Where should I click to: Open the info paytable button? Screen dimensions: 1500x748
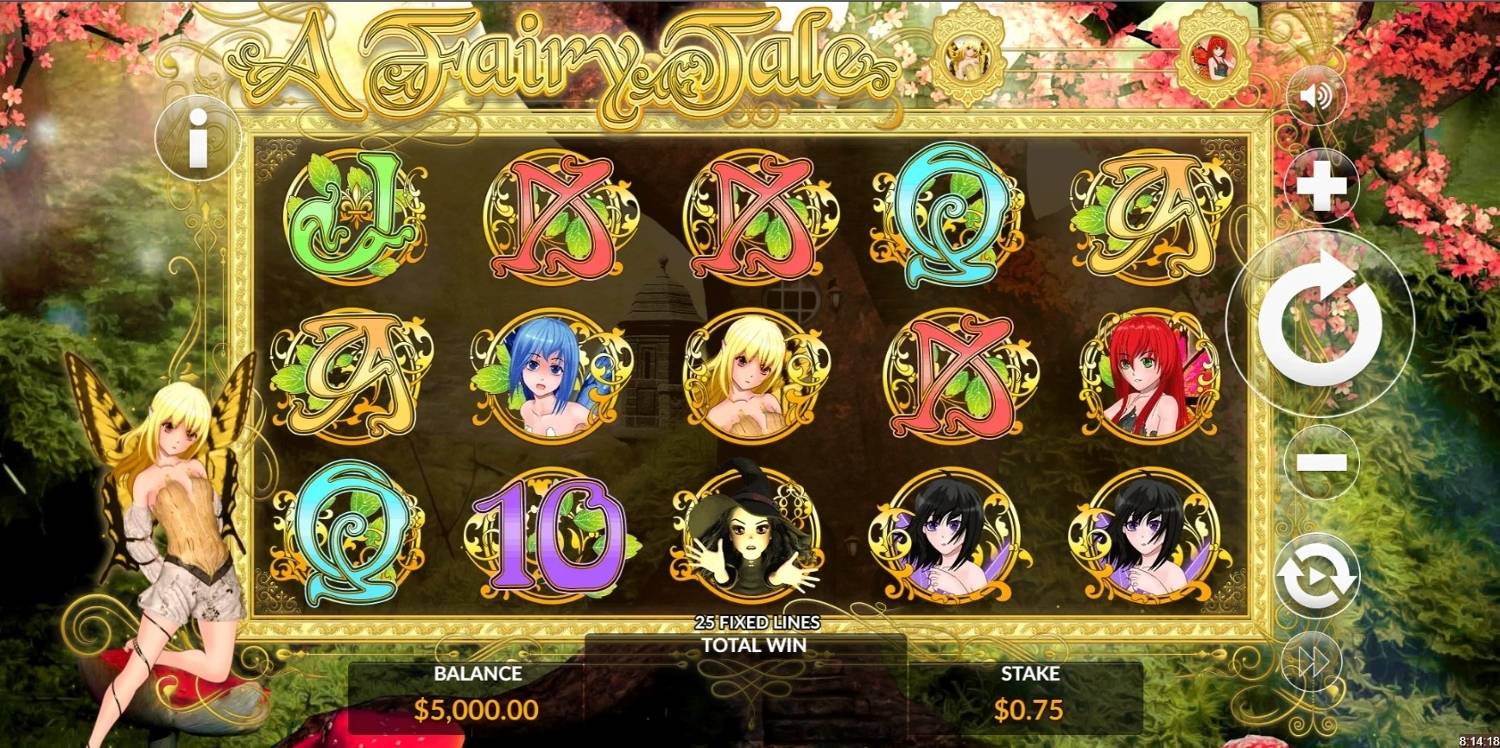coord(198,139)
